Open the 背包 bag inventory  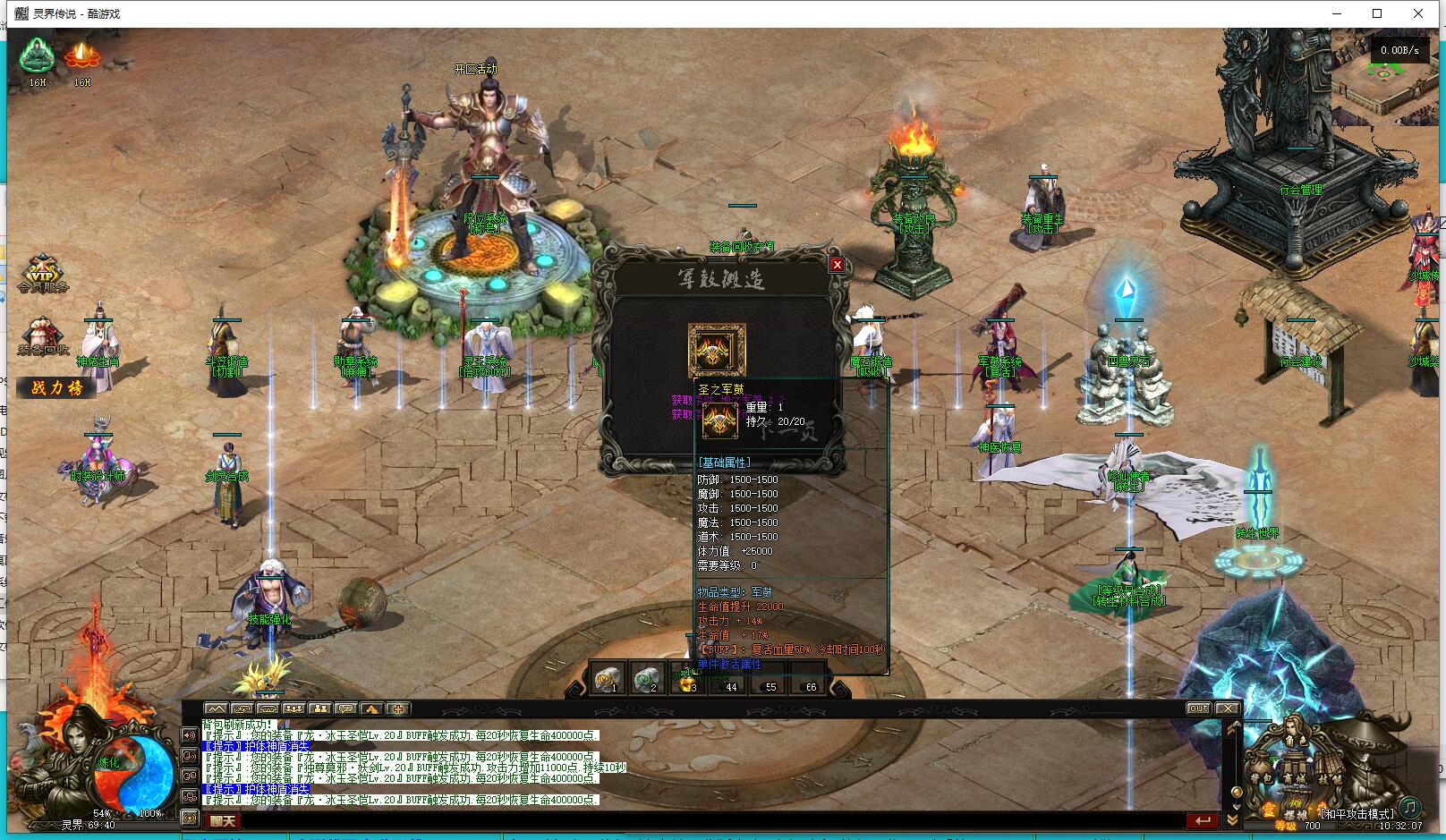point(1262,780)
